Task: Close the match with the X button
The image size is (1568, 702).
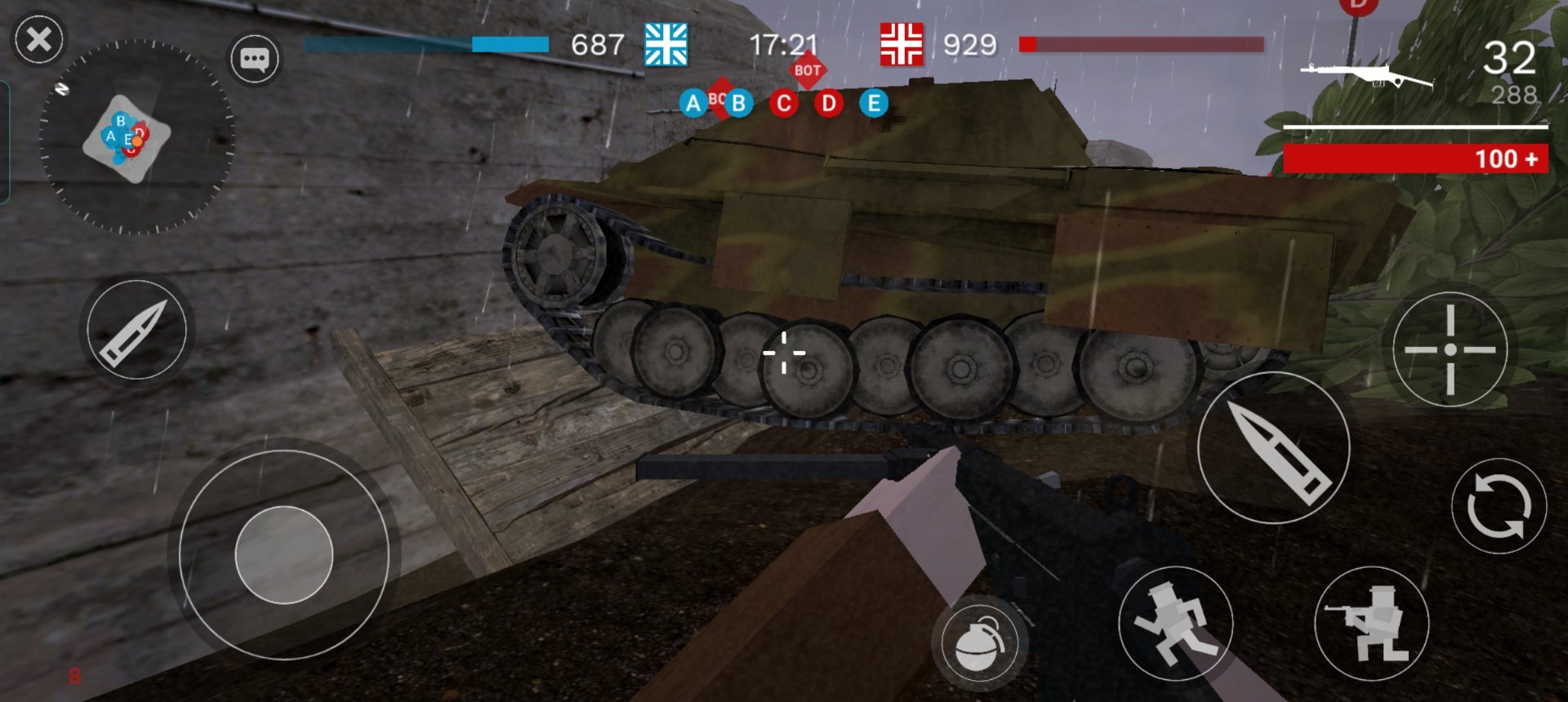Action: click(38, 39)
